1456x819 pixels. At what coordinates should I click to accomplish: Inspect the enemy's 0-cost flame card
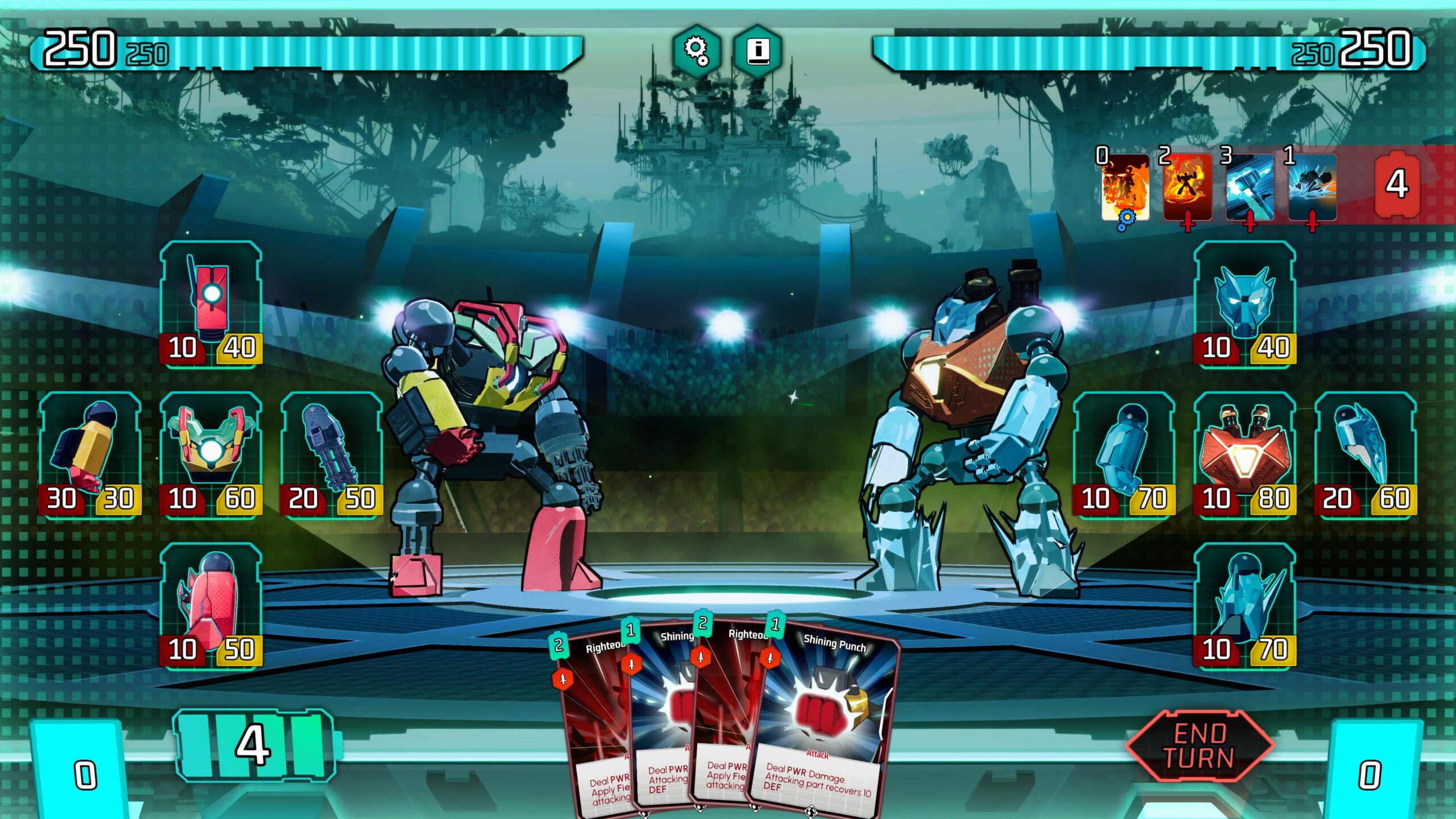click(x=1125, y=188)
